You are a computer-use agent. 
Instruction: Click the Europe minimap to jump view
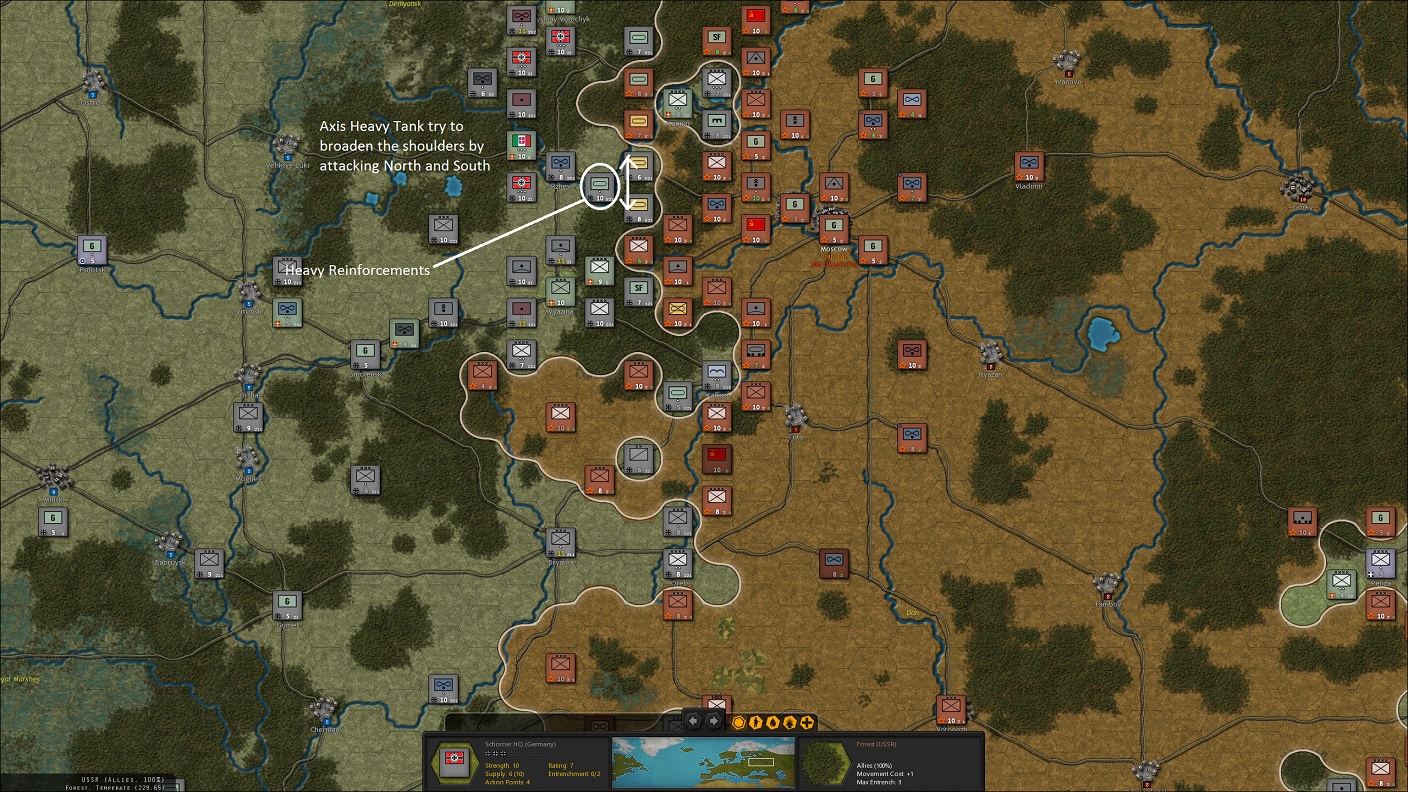[x=703, y=762]
